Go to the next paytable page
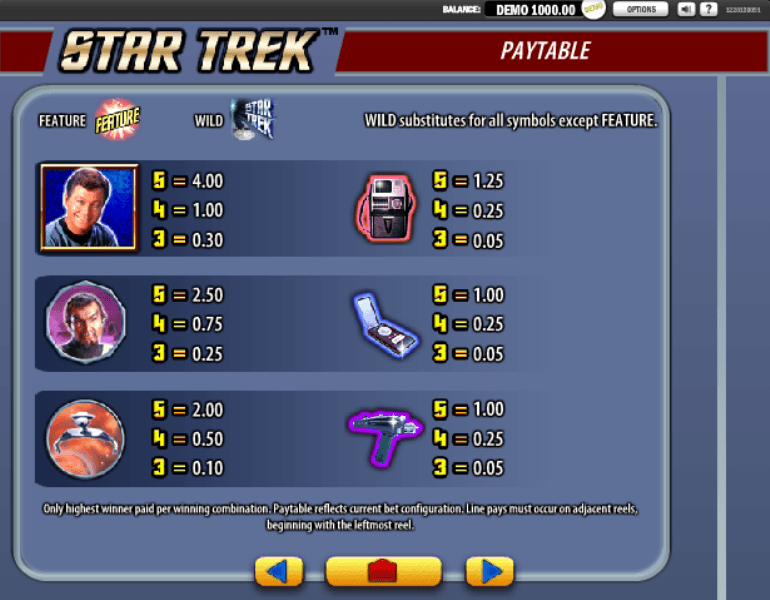Image resolution: width=770 pixels, height=600 pixels. pyautogui.click(x=490, y=571)
